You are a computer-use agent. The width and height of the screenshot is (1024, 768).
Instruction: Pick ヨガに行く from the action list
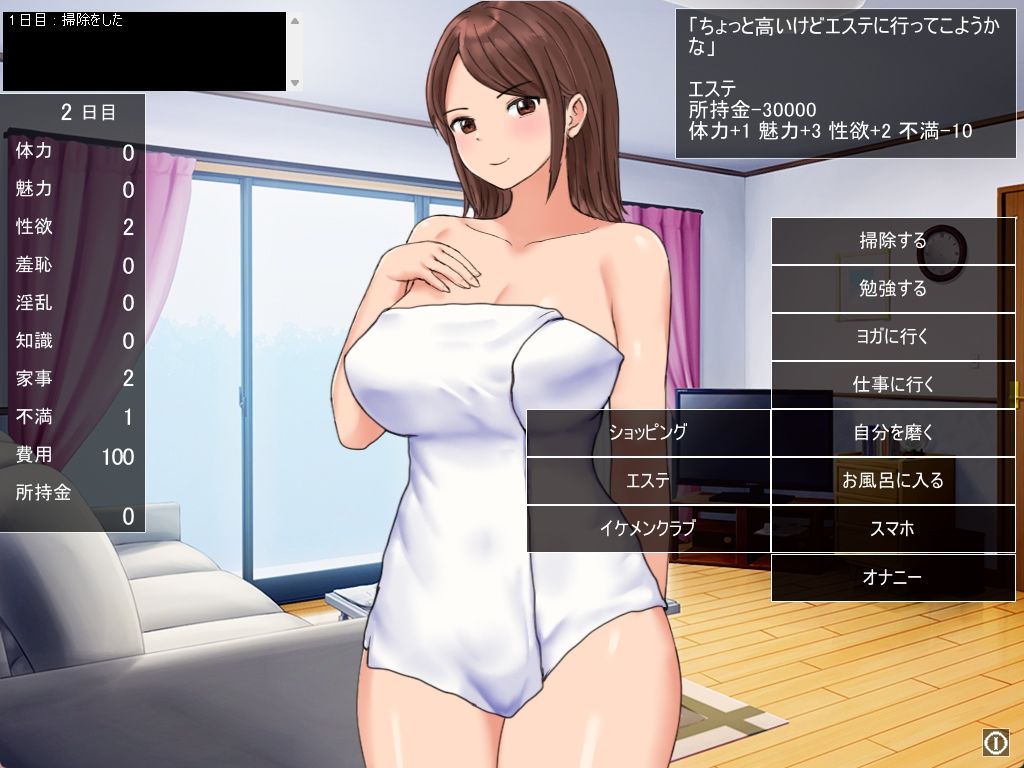pyautogui.click(x=893, y=337)
